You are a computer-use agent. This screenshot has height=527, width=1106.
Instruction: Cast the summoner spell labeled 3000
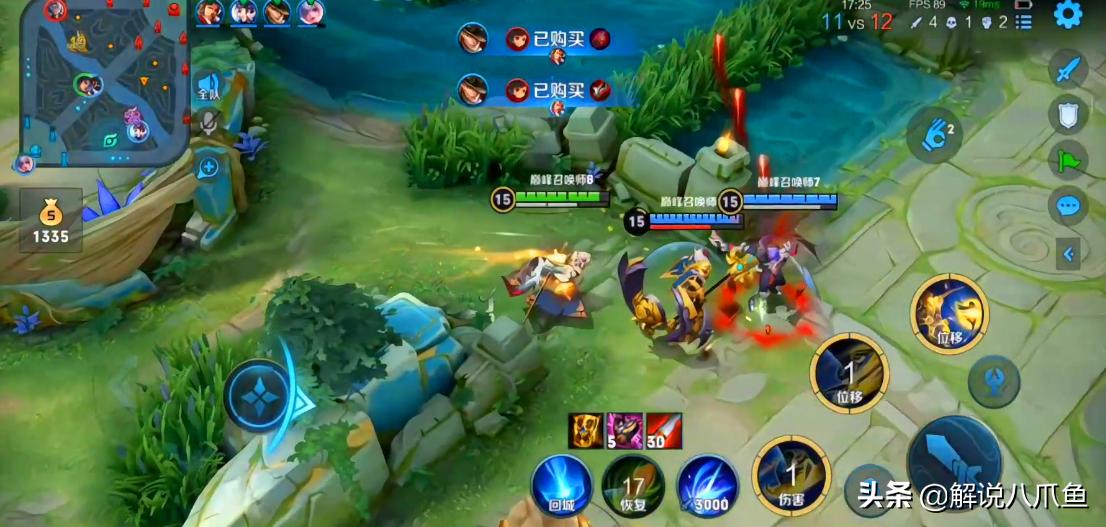click(707, 485)
